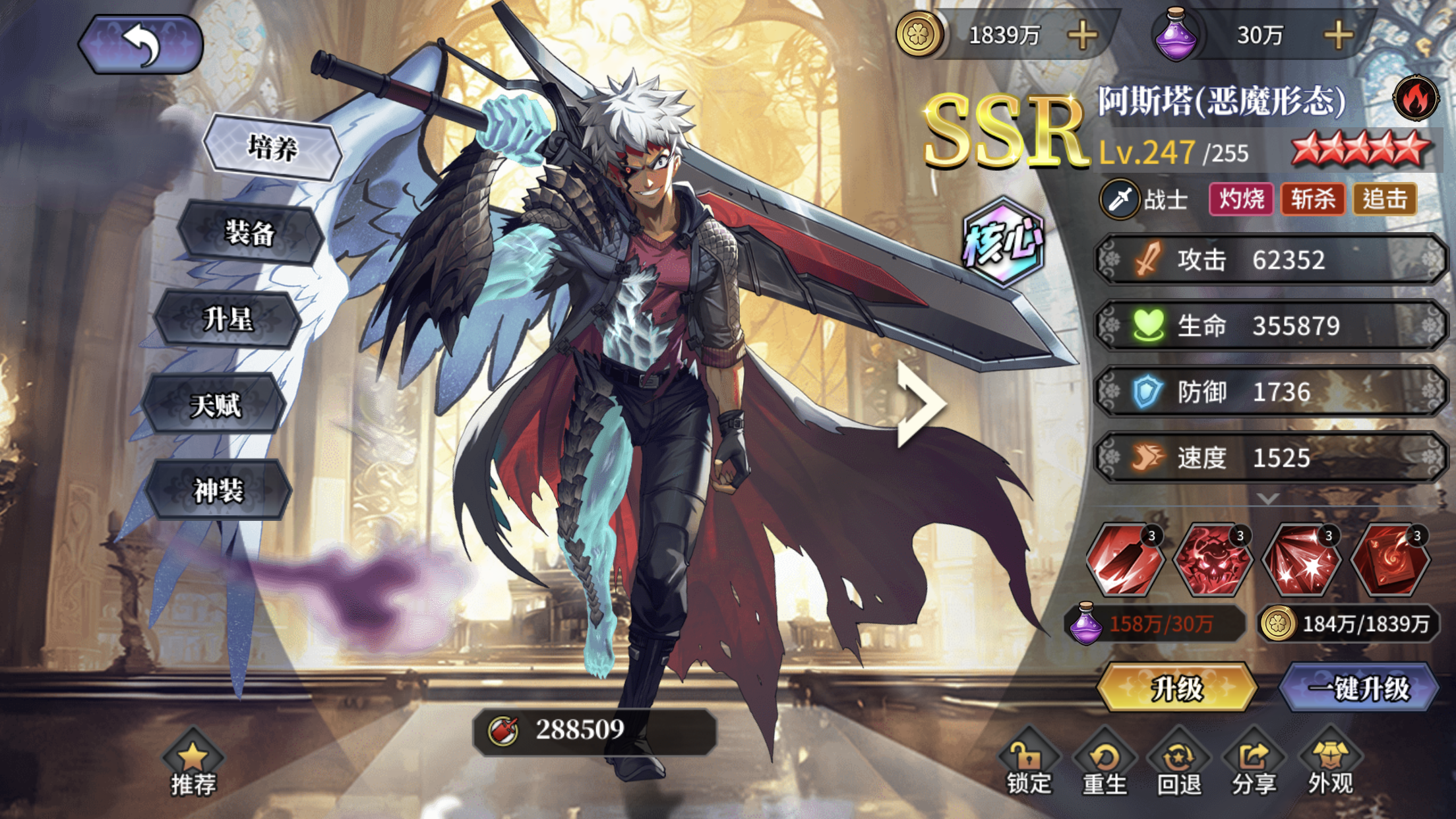Switch to the 神装 tab

click(218, 491)
